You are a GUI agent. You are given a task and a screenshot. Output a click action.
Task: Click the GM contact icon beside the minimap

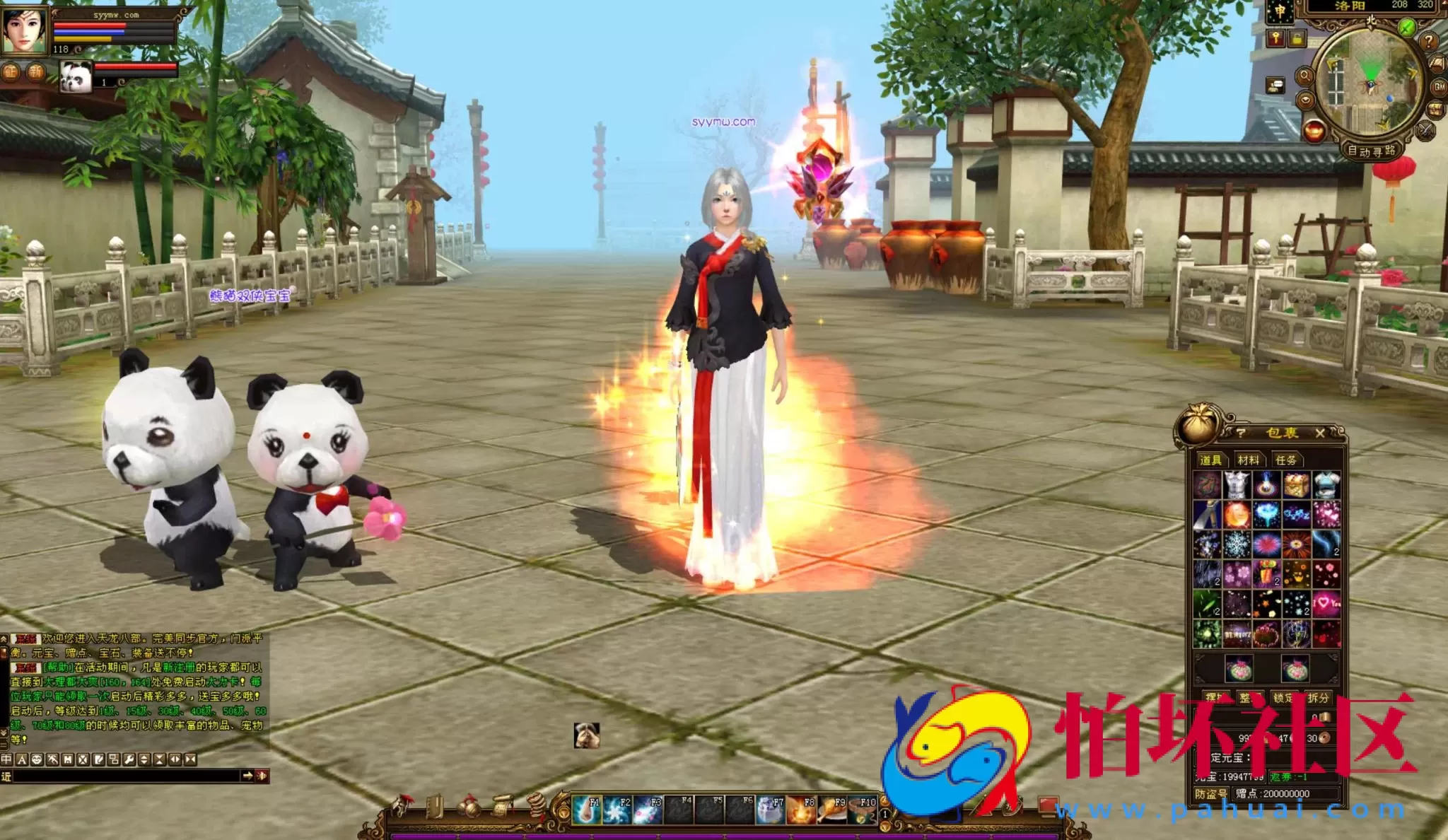pyautogui.click(x=1439, y=88)
